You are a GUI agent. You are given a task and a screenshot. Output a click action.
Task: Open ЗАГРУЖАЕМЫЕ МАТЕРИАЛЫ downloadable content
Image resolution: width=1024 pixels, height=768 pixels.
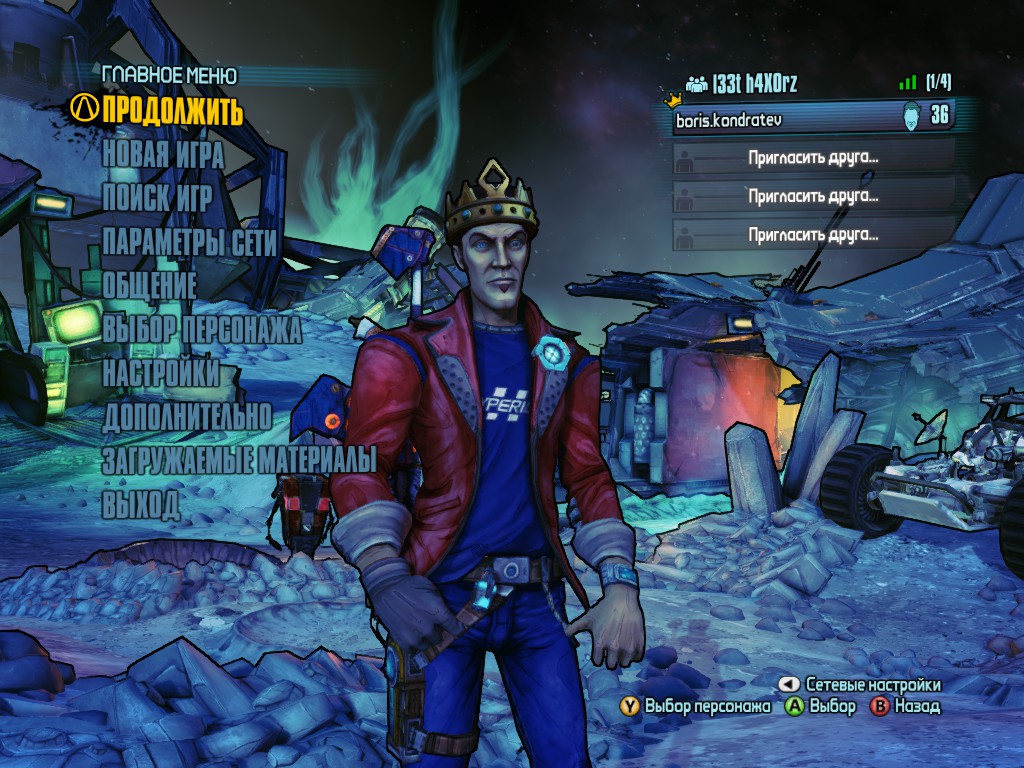[239, 460]
